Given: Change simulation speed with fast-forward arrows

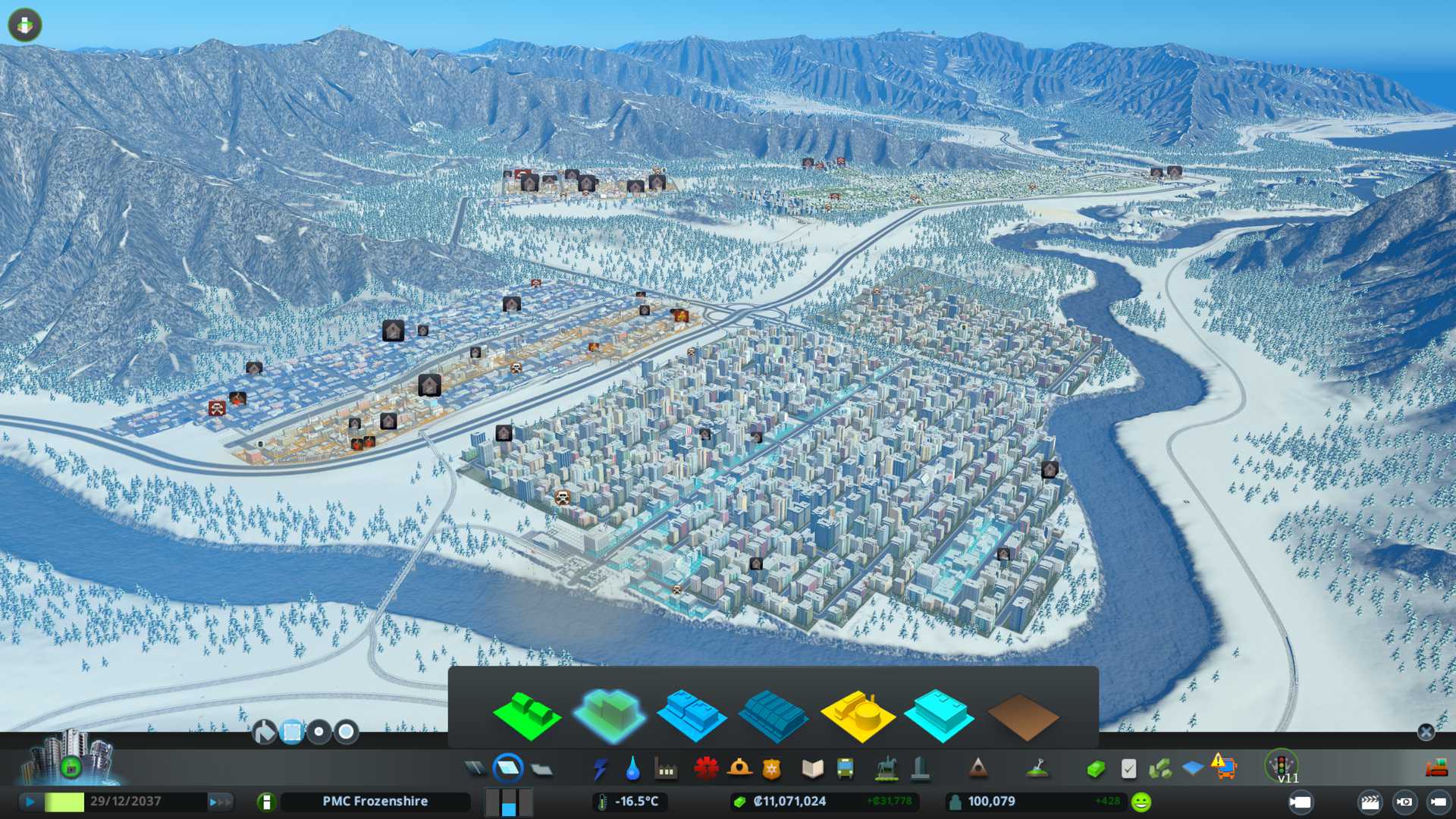Looking at the screenshot, I should (x=219, y=802).
